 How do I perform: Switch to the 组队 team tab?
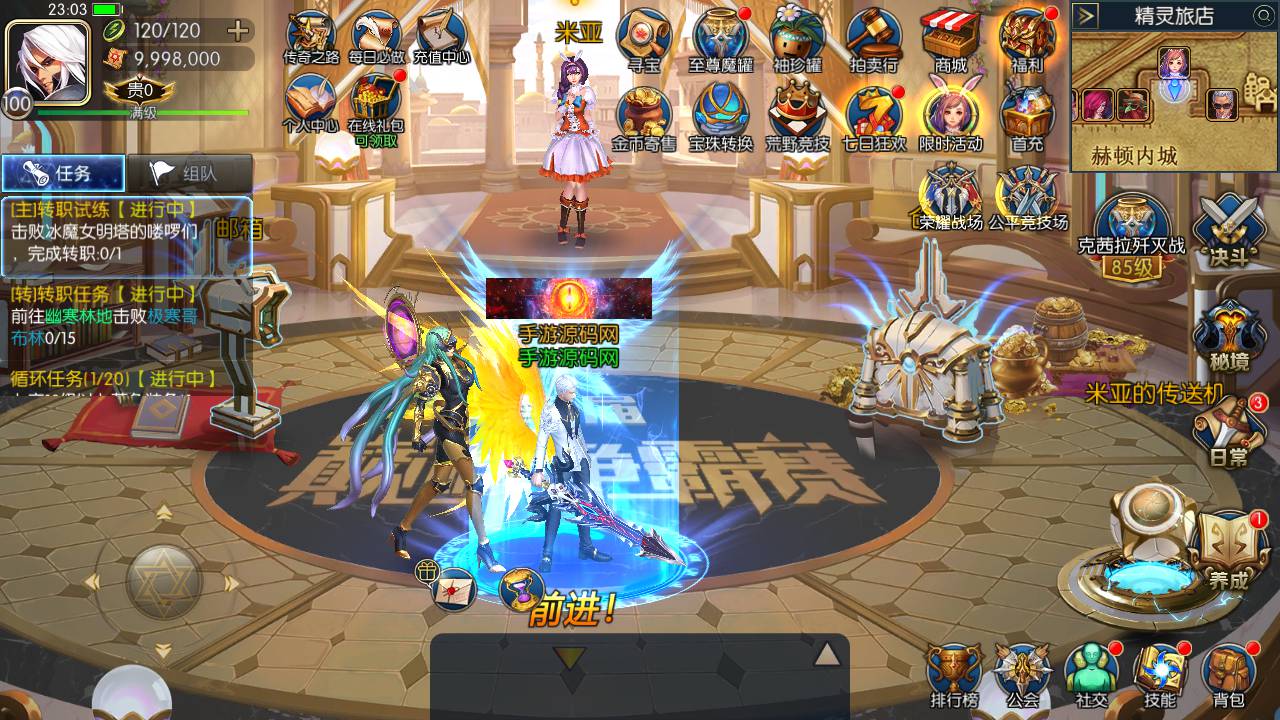point(188,173)
